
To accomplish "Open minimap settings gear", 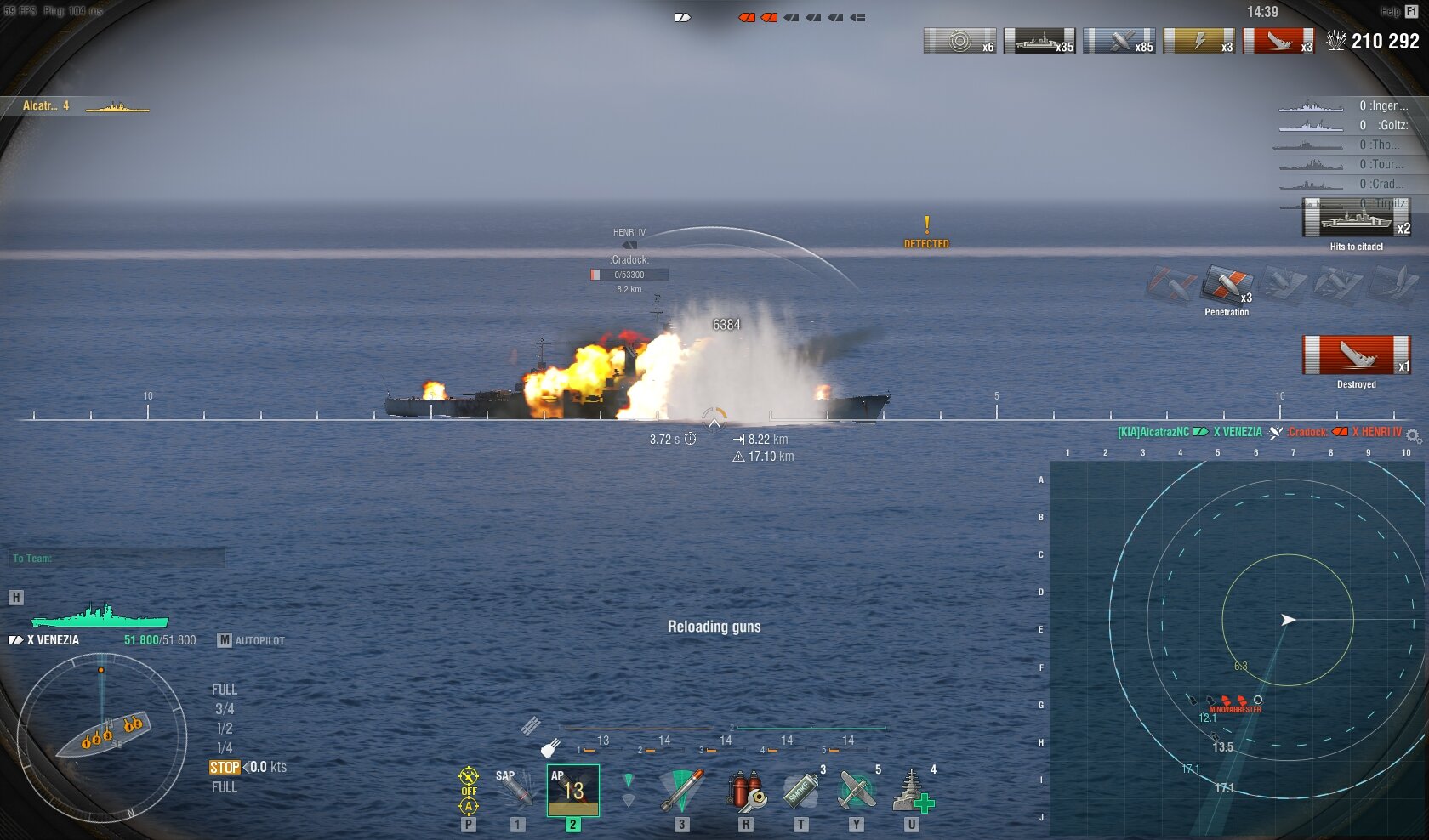I will pyautogui.click(x=1413, y=435).
